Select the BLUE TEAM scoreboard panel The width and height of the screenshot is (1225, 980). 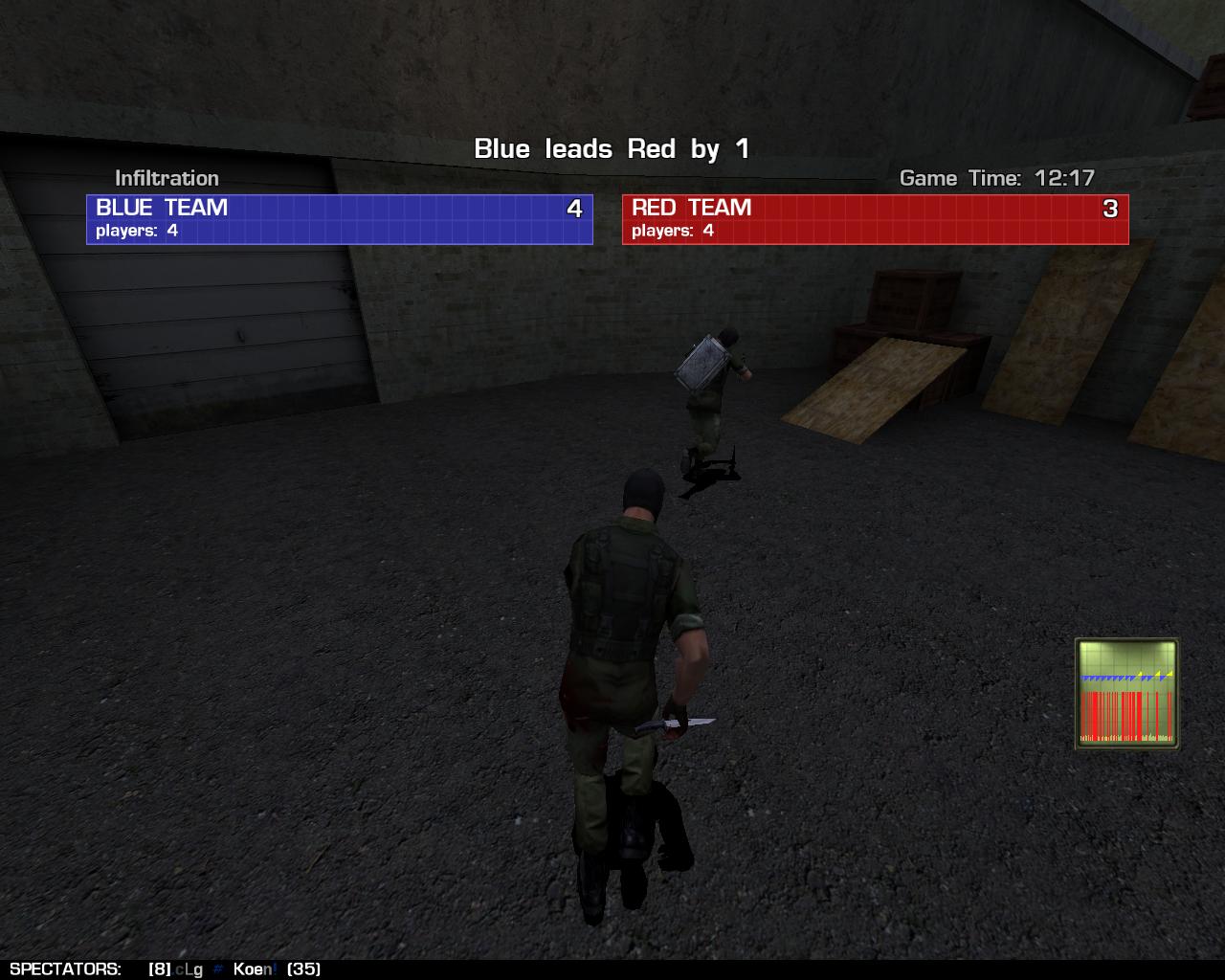click(x=340, y=219)
